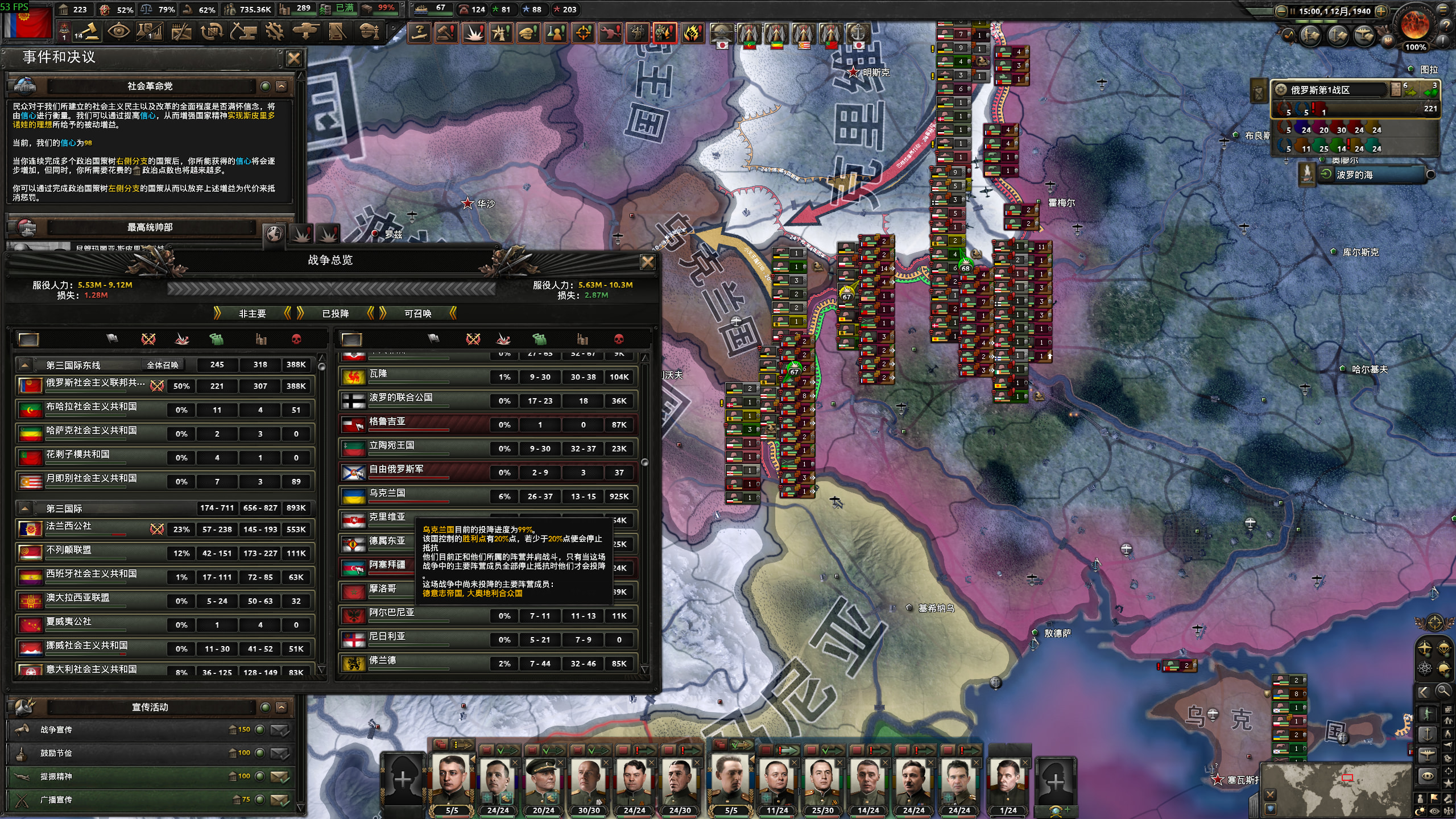Toggle the 非主要 filter in War Overview
Image resolution: width=1456 pixels, height=819 pixels.
click(x=252, y=313)
